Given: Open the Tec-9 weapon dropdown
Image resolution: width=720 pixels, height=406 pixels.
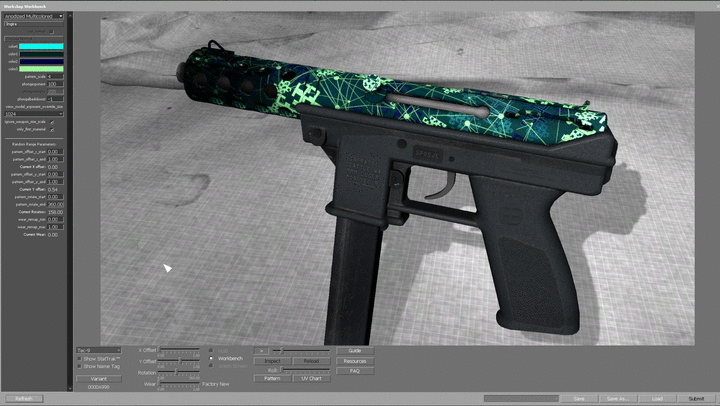Looking at the screenshot, I should coord(98,350).
